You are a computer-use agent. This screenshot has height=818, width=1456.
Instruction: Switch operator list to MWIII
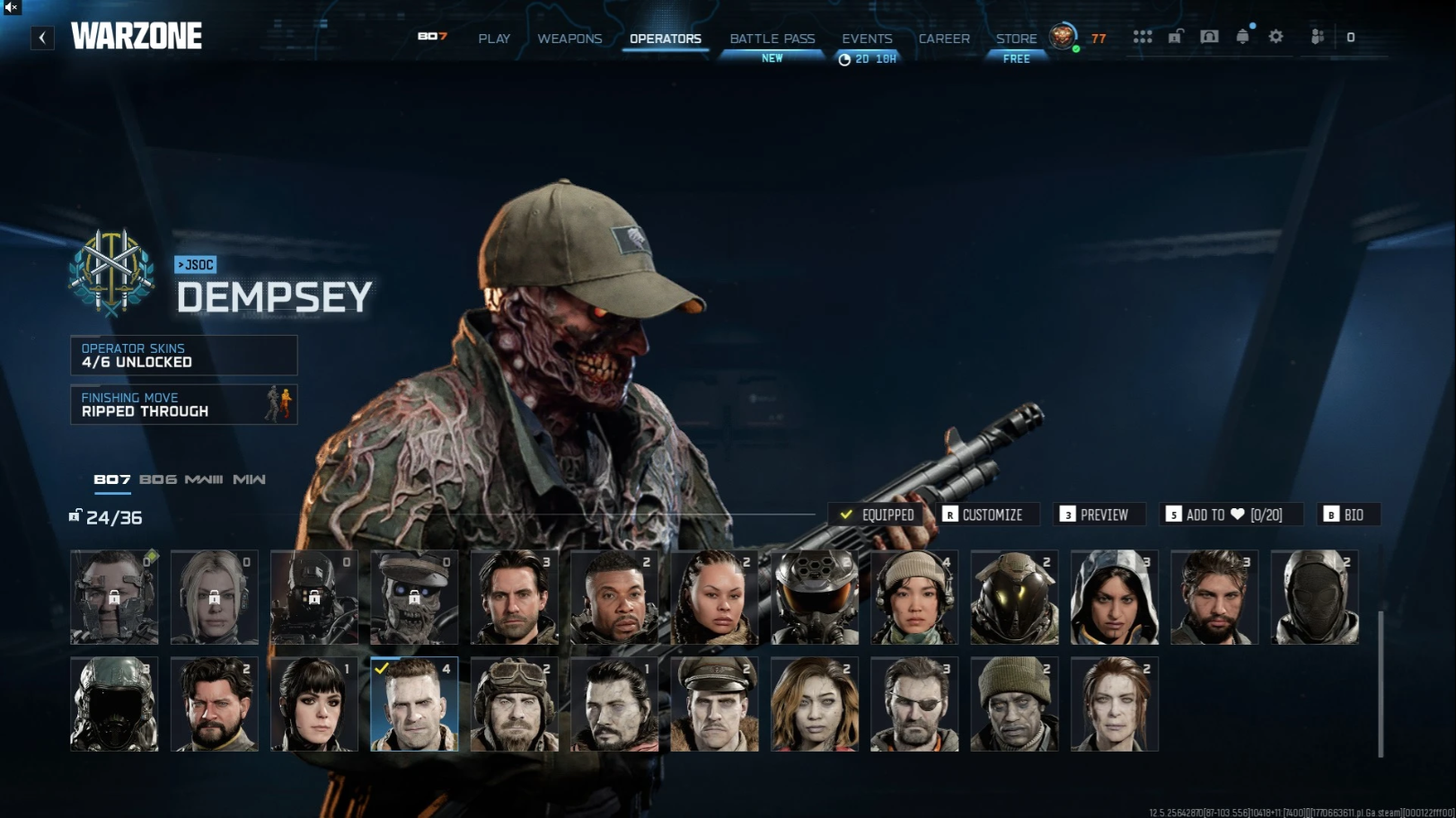click(x=204, y=479)
